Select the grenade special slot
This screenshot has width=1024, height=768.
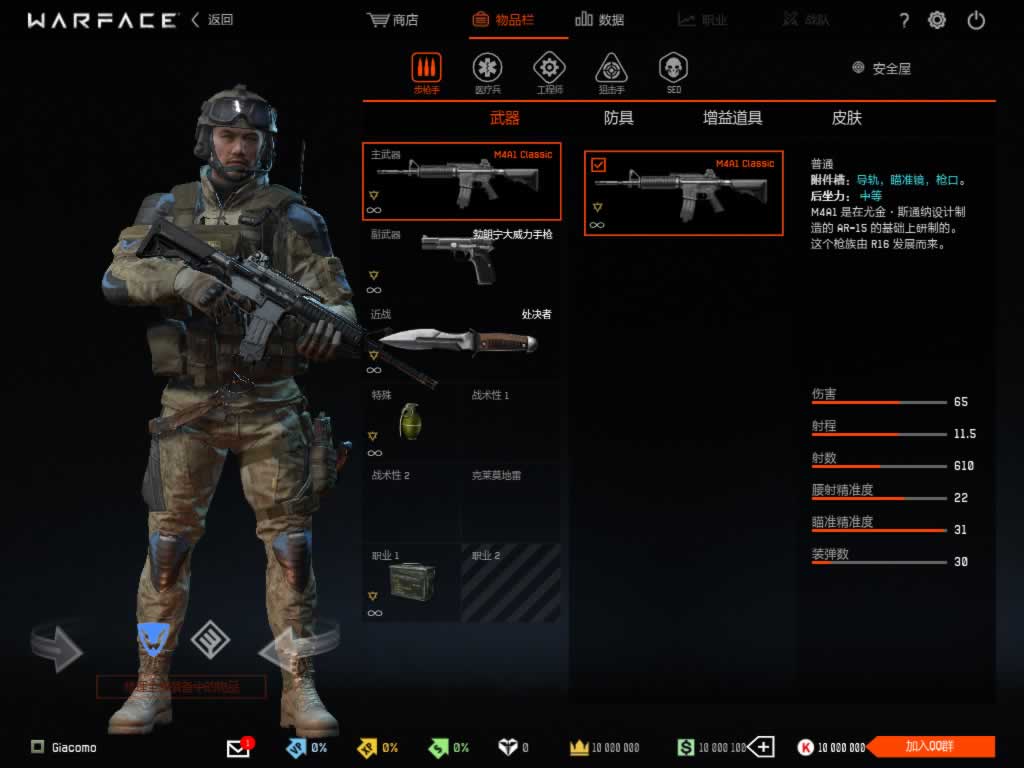tap(410, 420)
